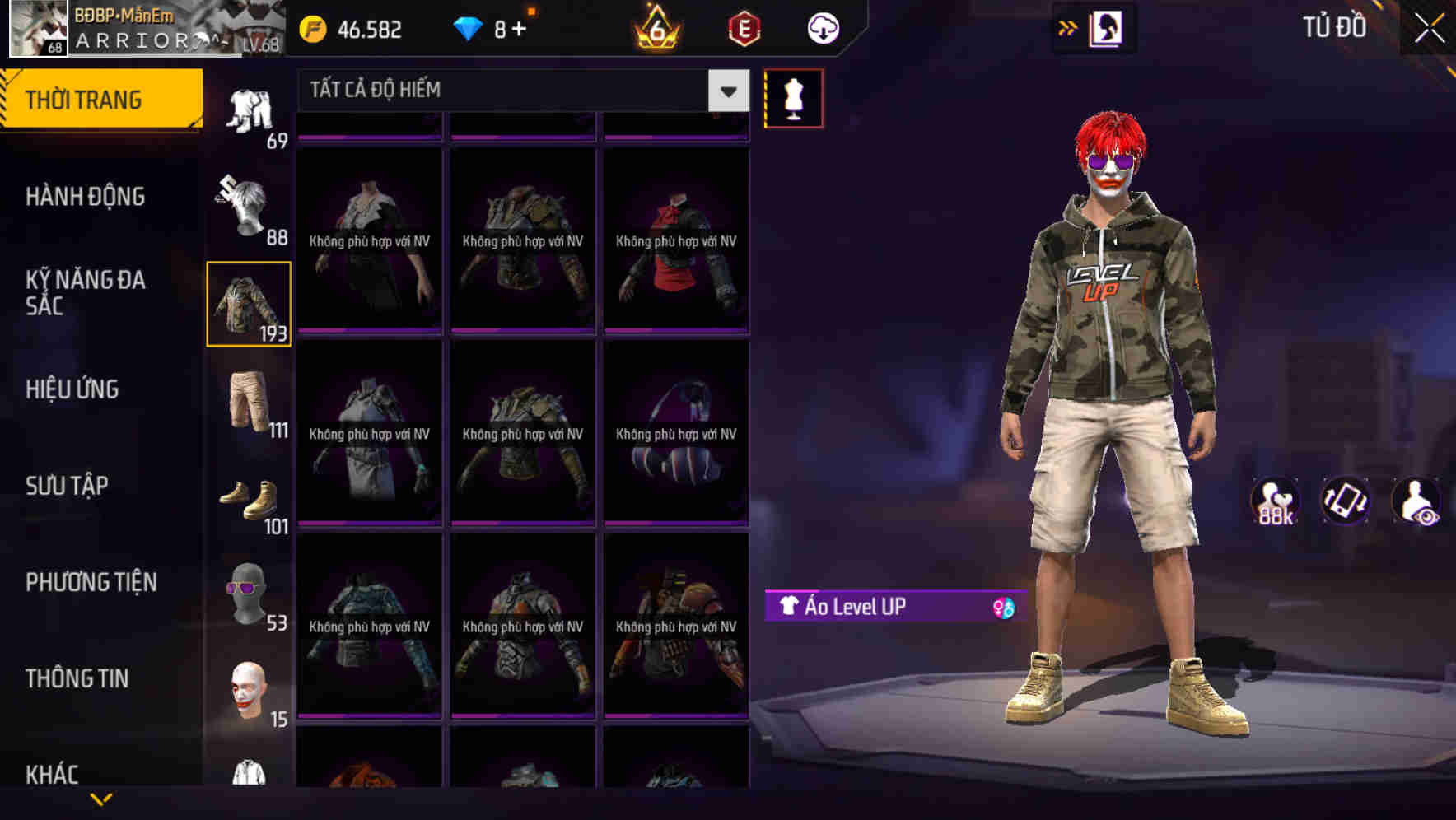Switch to the HÀNH ĐỘNG tab
The width and height of the screenshot is (1456, 820).
click(x=87, y=198)
